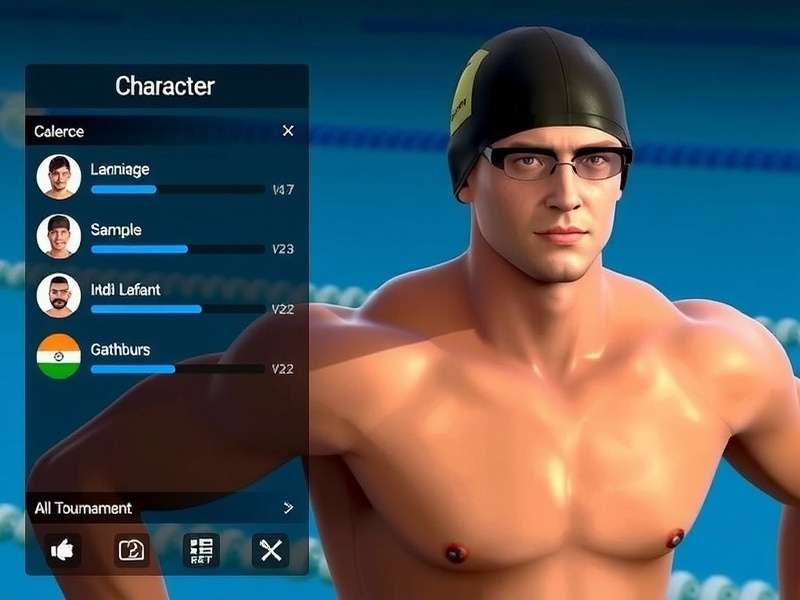This screenshot has width=800, height=600.
Task: Click the Indian flag avatar
Action: 59,356
